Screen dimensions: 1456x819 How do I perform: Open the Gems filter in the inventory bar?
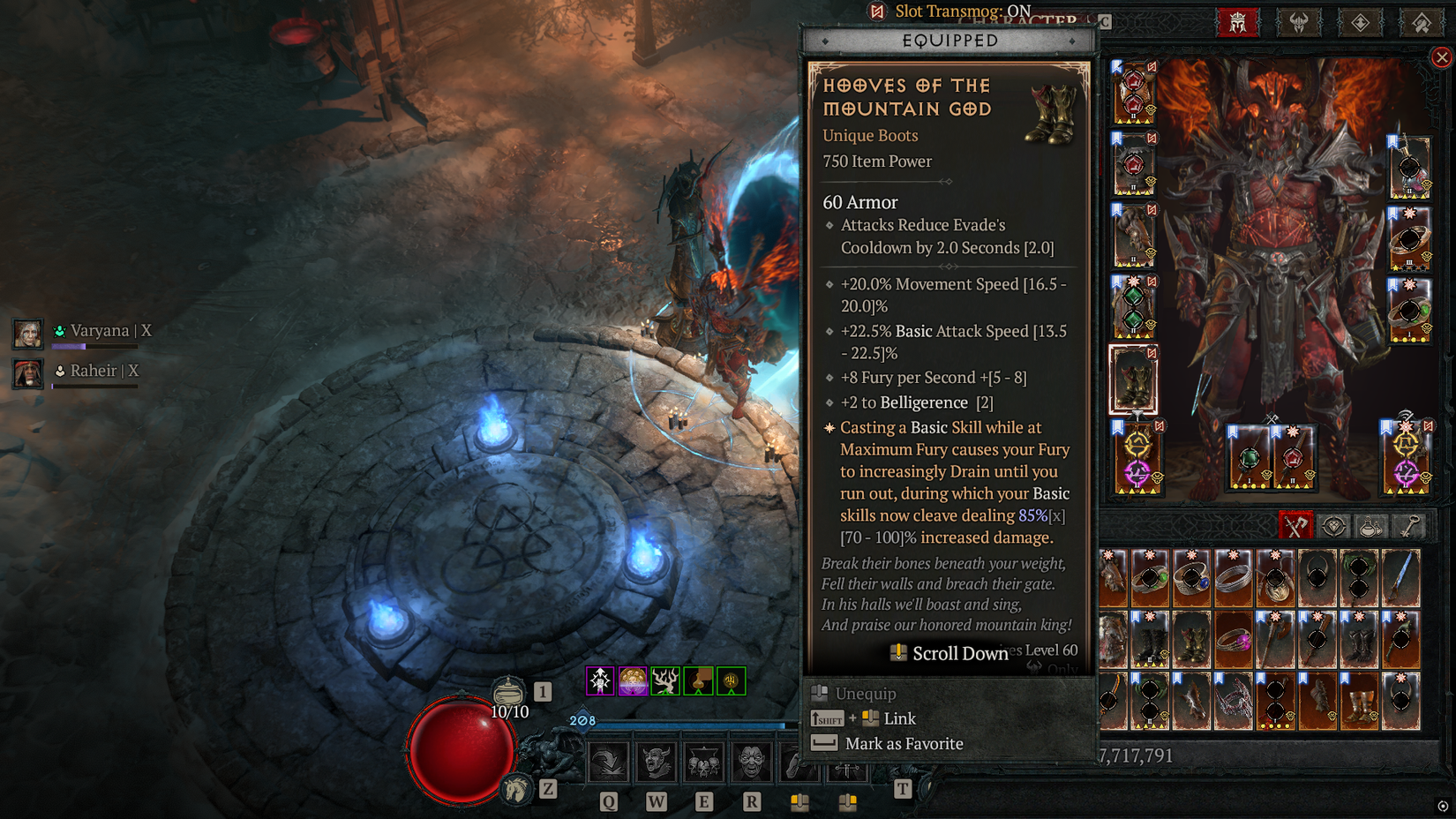1333,526
